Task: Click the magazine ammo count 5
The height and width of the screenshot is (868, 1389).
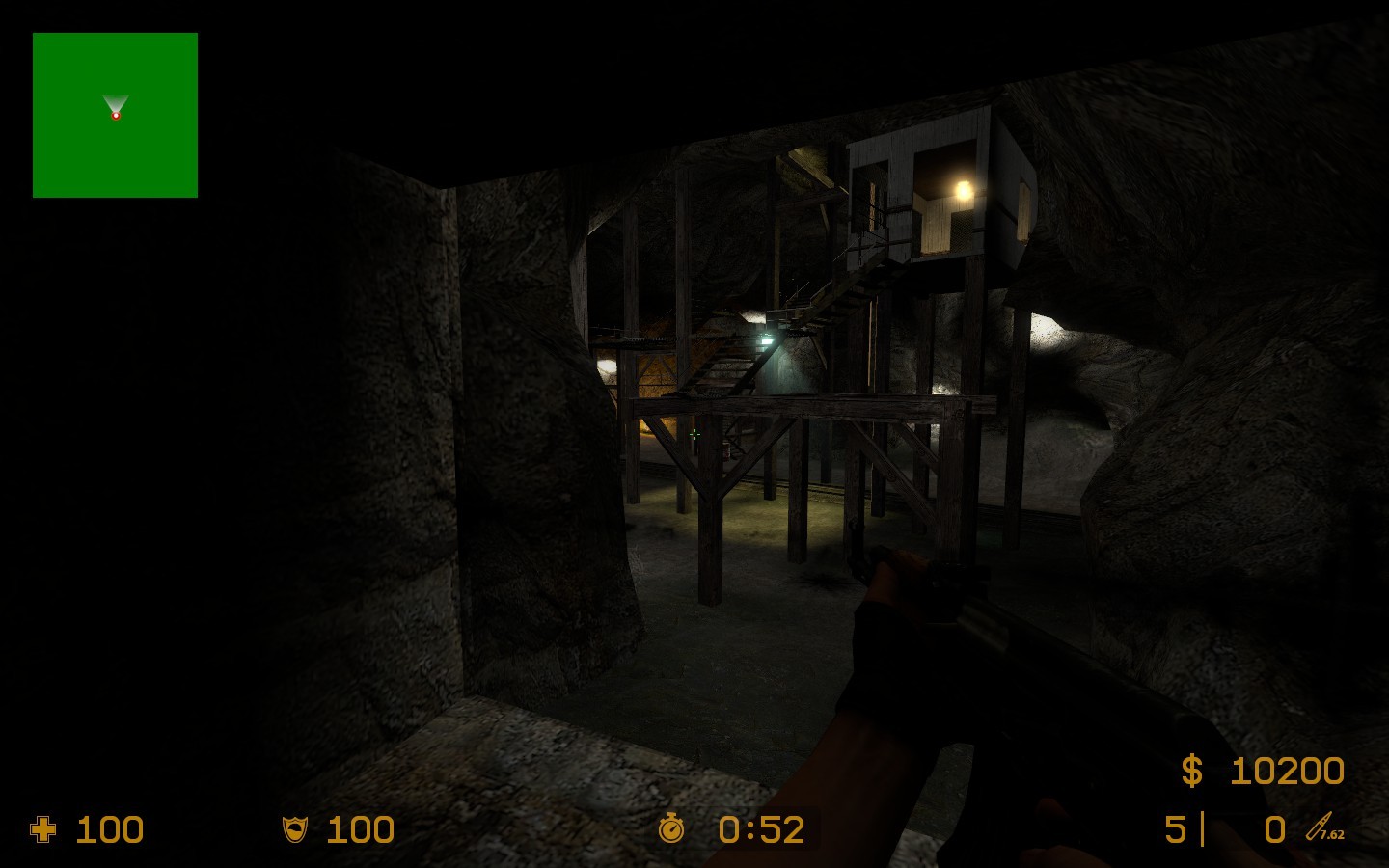Action: click(x=1176, y=827)
